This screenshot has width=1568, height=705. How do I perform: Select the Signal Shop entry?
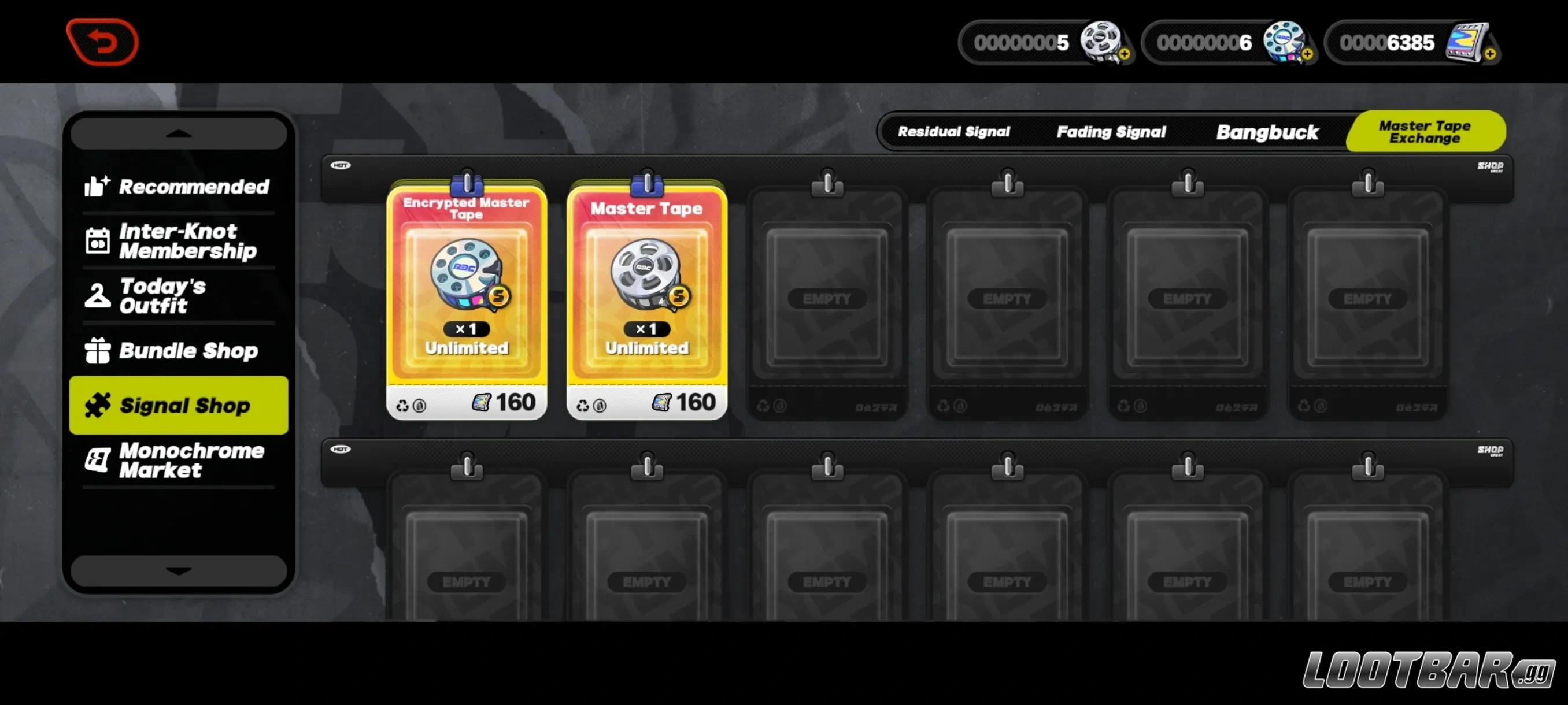[x=177, y=405]
